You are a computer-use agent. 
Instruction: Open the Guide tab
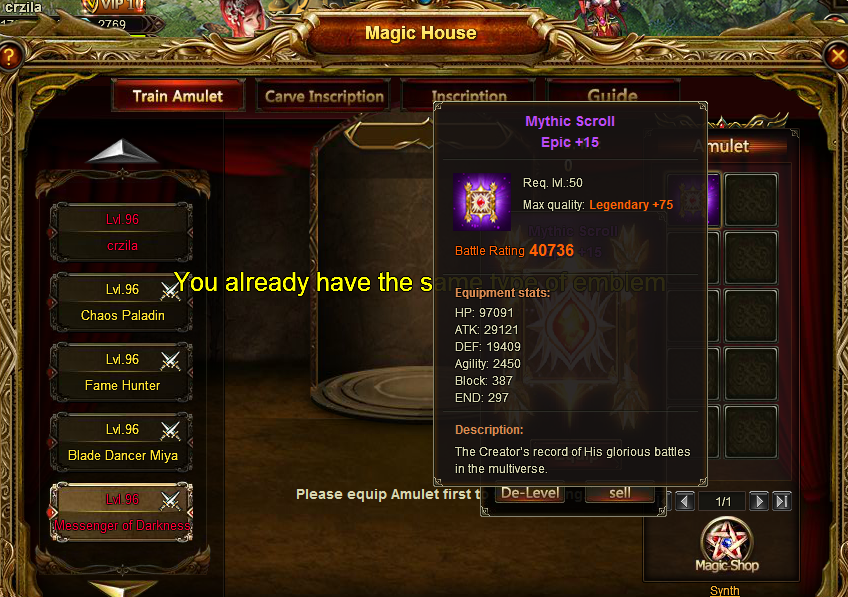pyautogui.click(x=612, y=95)
